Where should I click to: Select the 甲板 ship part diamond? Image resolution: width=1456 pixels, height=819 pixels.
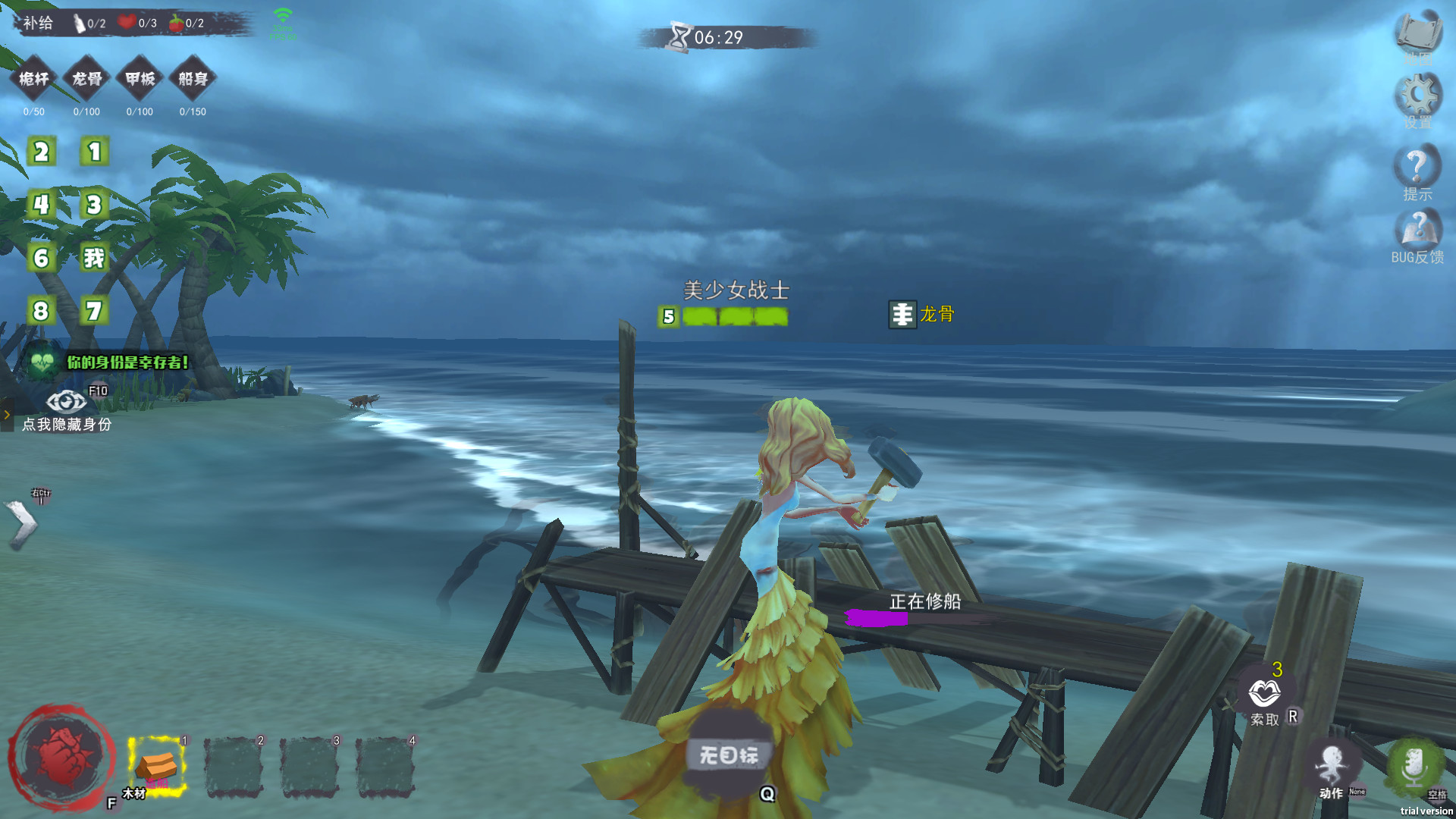coord(140,79)
